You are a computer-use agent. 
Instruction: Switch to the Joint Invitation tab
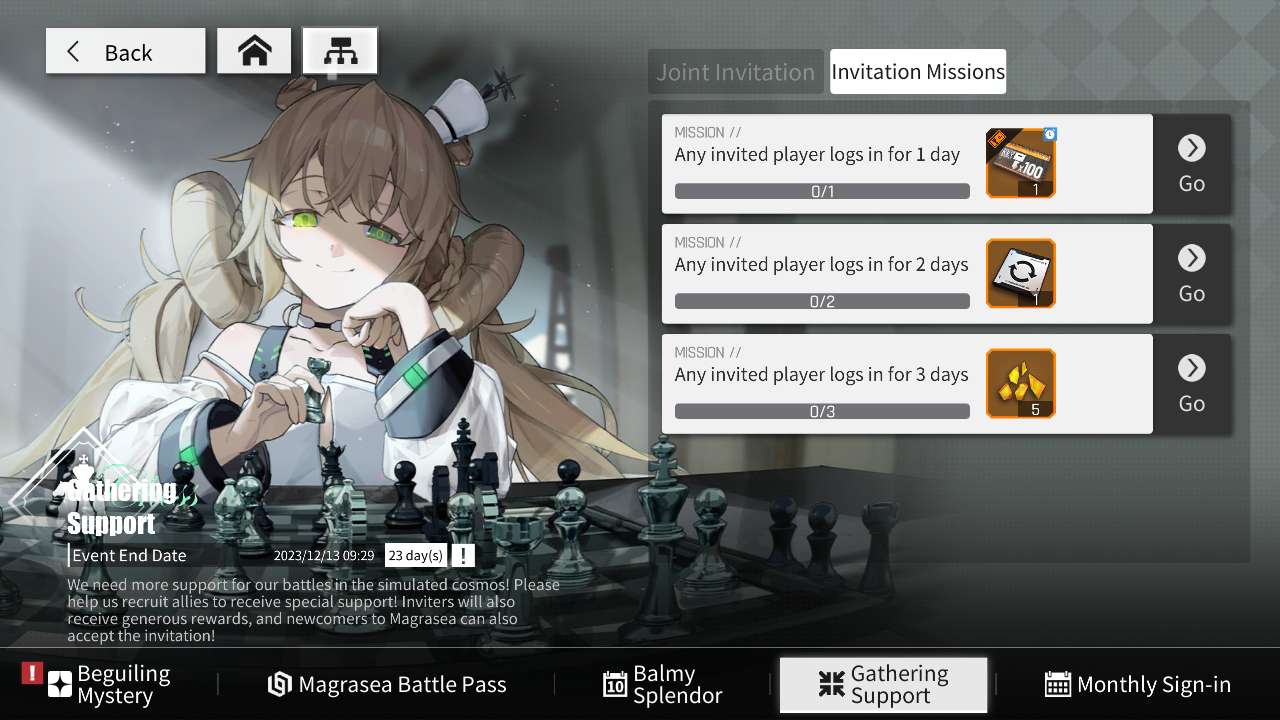click(735, 72)
